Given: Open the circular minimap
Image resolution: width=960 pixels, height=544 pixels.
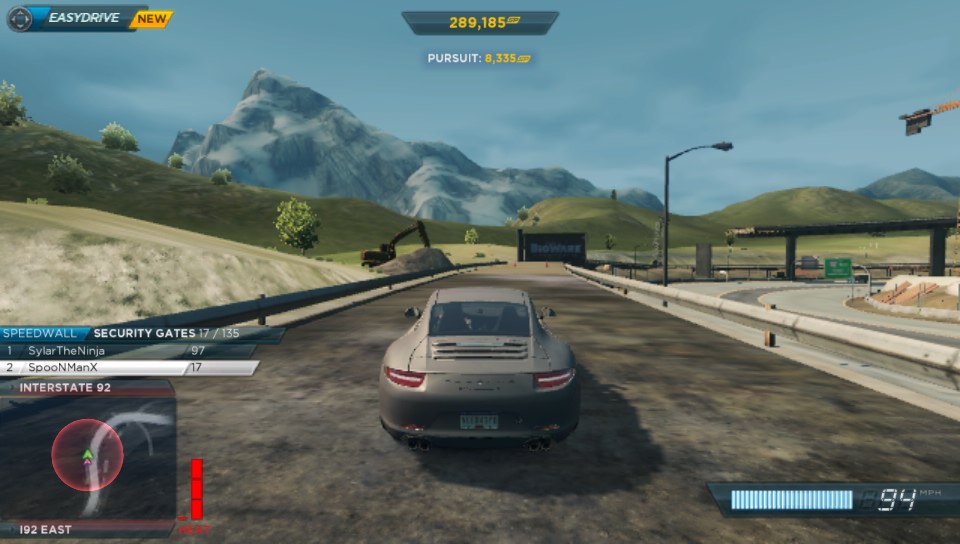Looking at the screenshot, I should click(88, 455).
